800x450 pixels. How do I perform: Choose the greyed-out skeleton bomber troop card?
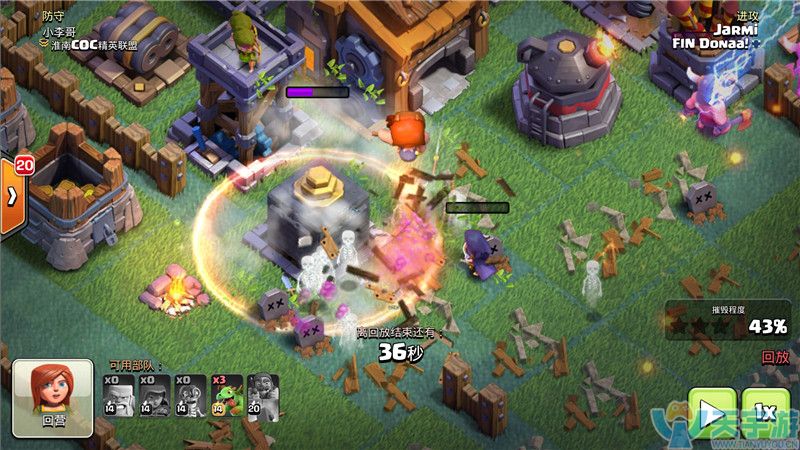point(191,397)
